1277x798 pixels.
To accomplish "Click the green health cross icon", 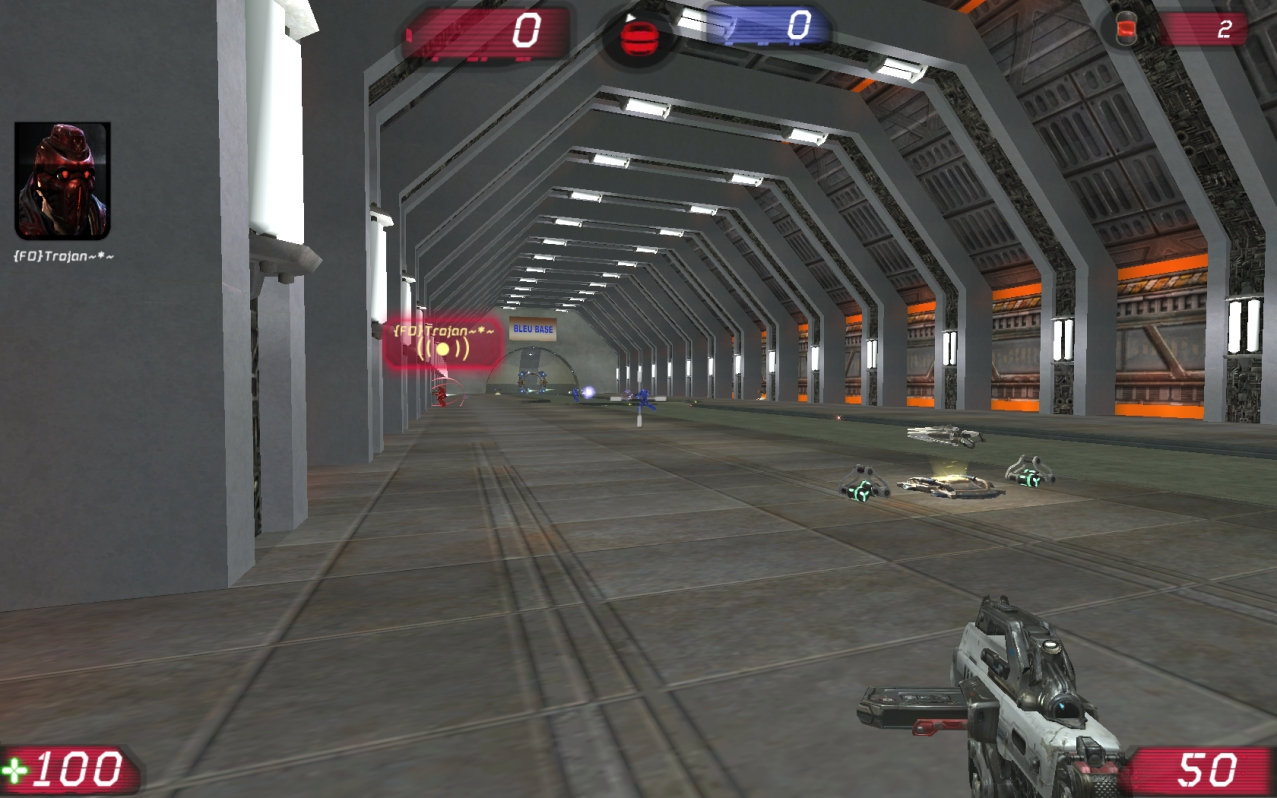I will point(16,771).
